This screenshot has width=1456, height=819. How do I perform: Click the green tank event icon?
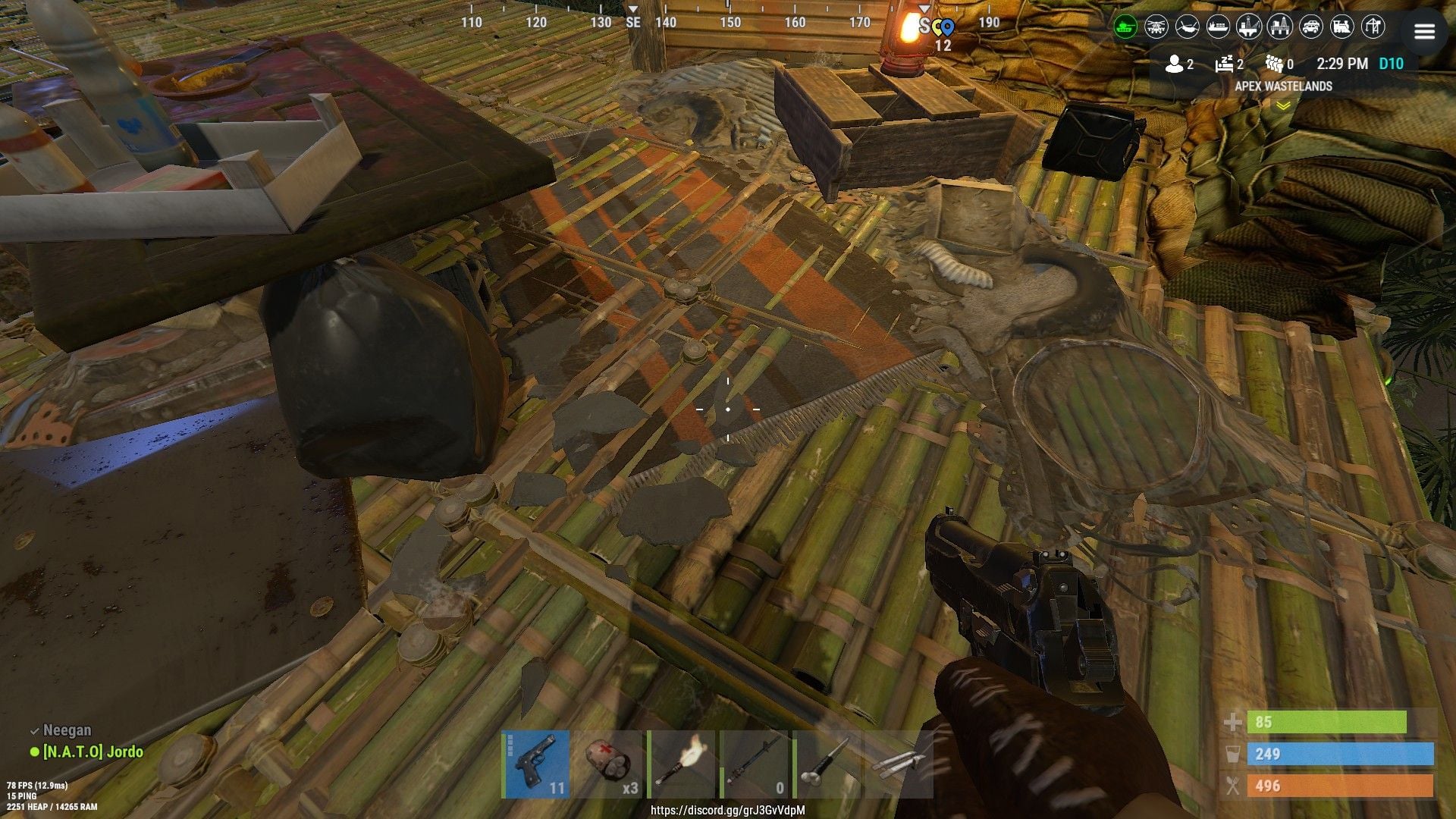click(1125, 27)
